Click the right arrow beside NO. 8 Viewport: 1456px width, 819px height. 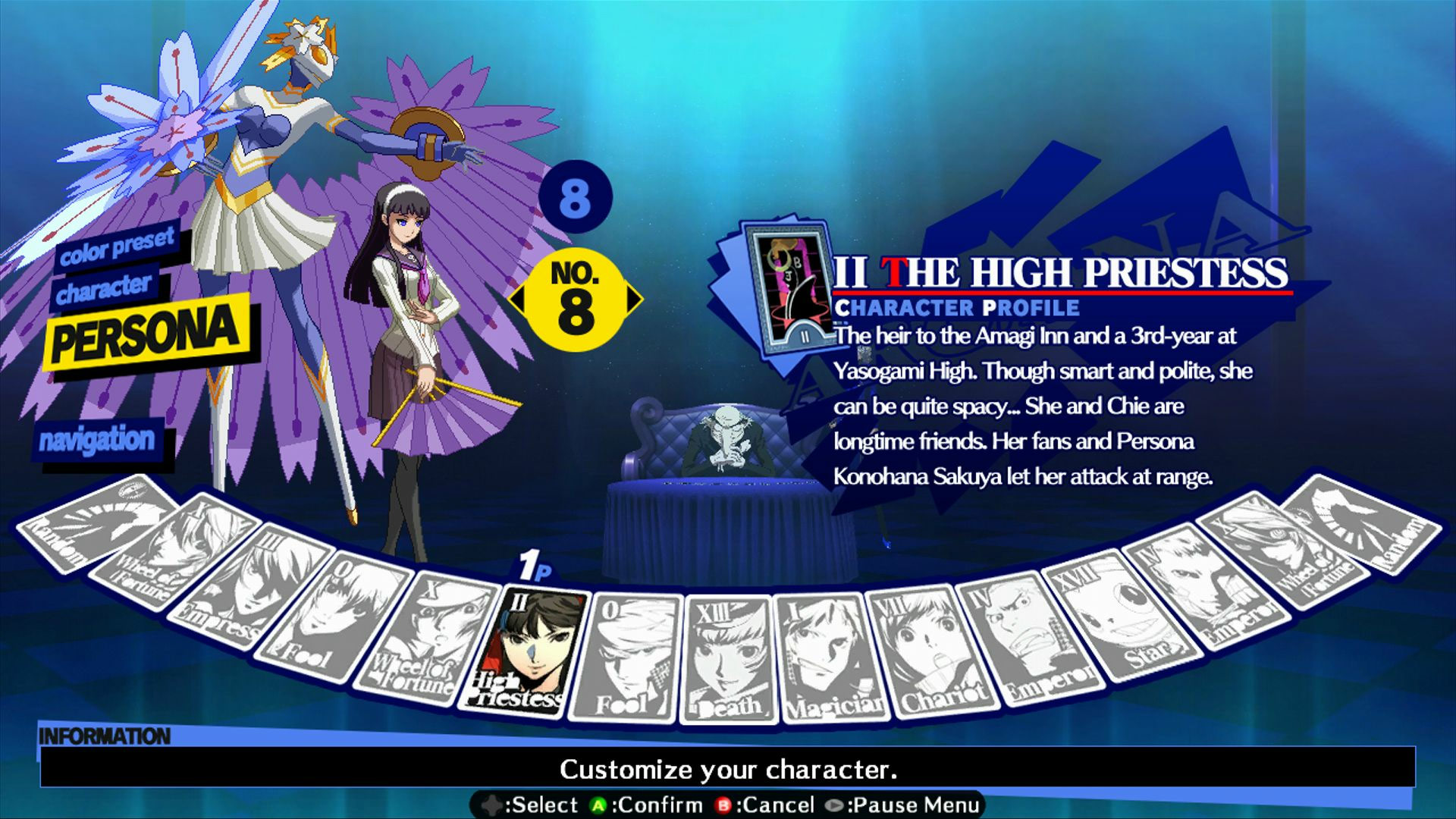(633, 300)
